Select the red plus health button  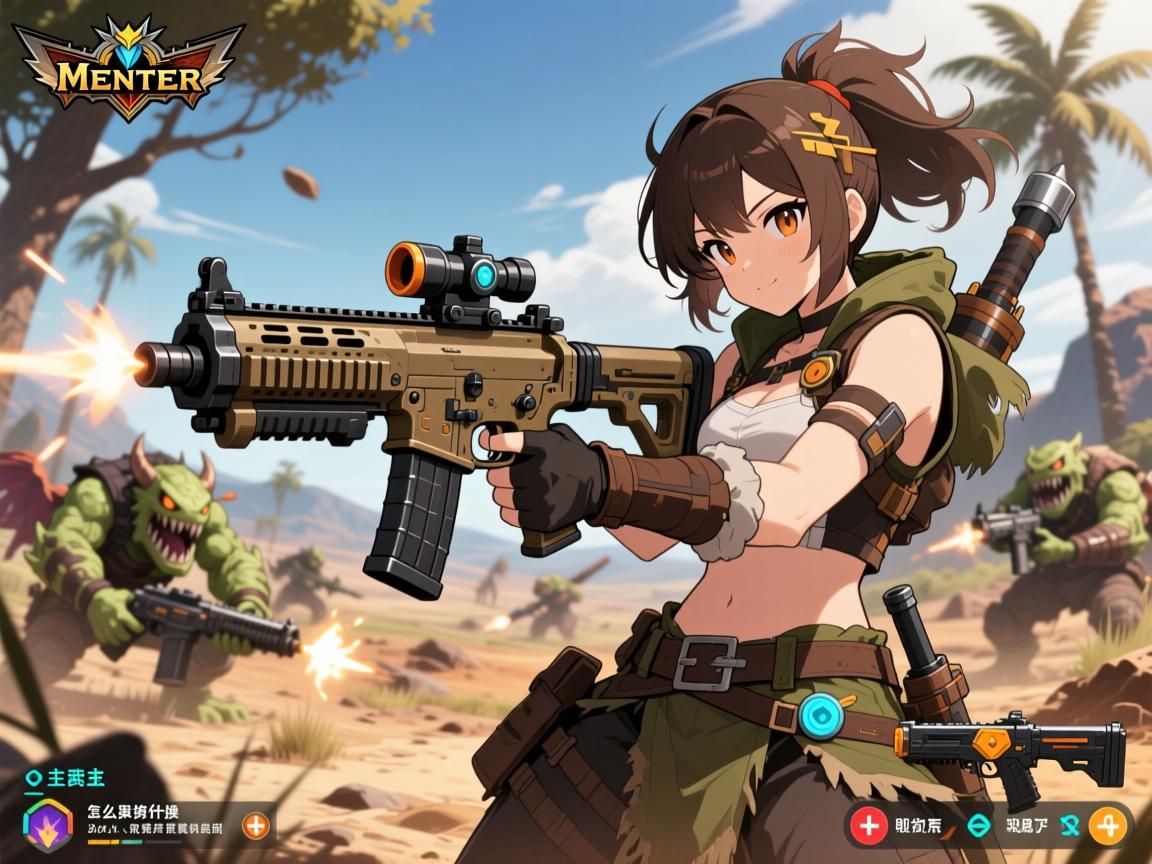click(869, 825)
